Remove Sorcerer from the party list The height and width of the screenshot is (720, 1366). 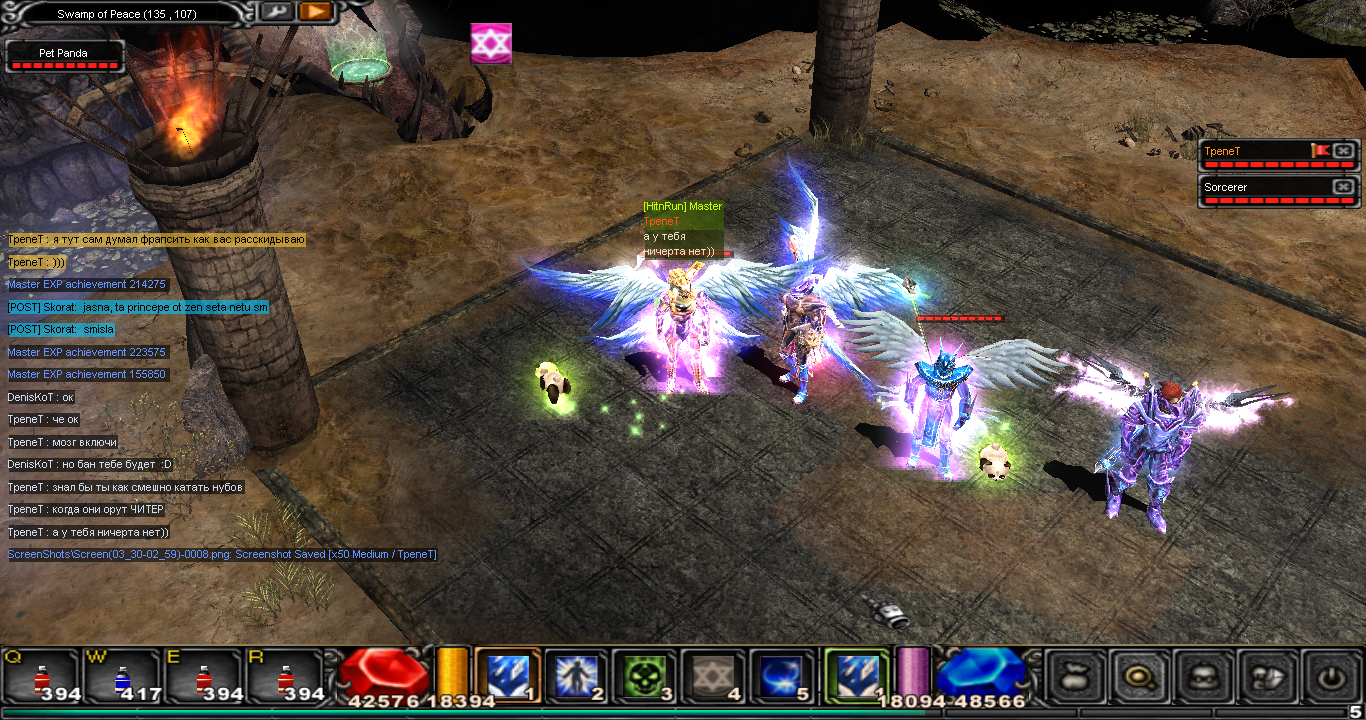[x=1343, y=187]
